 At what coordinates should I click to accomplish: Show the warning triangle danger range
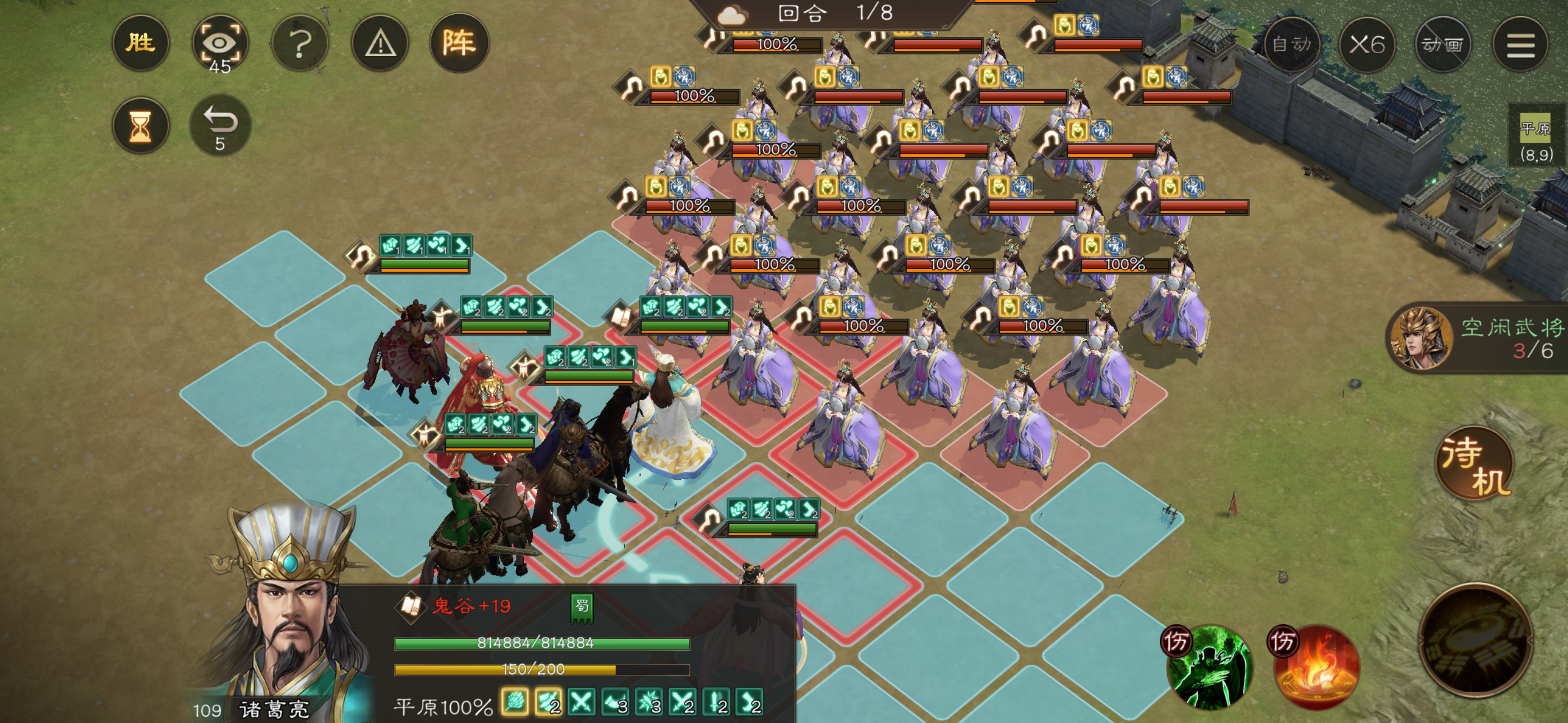380,43
